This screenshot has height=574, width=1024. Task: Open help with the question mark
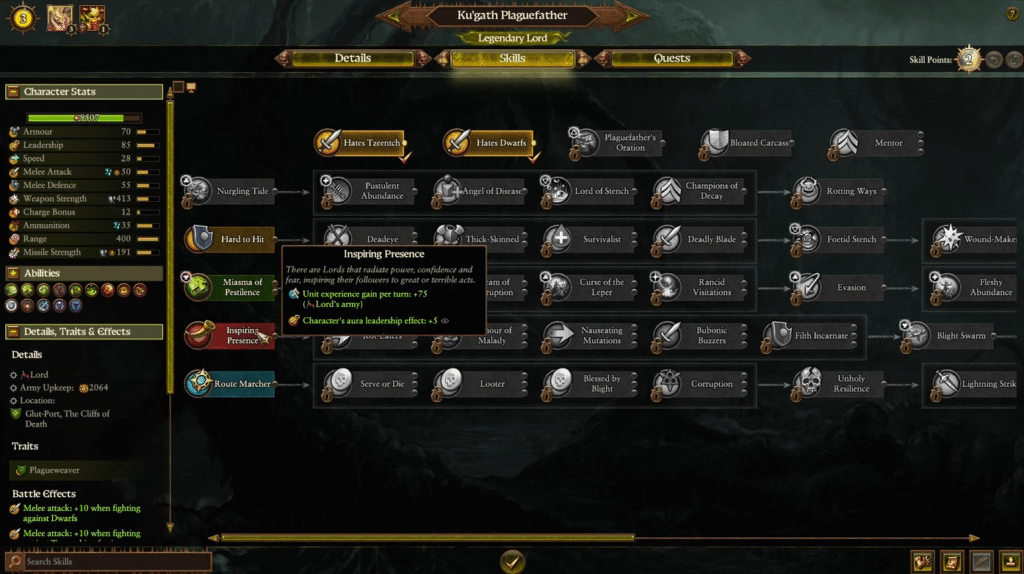pos(1011,14)
